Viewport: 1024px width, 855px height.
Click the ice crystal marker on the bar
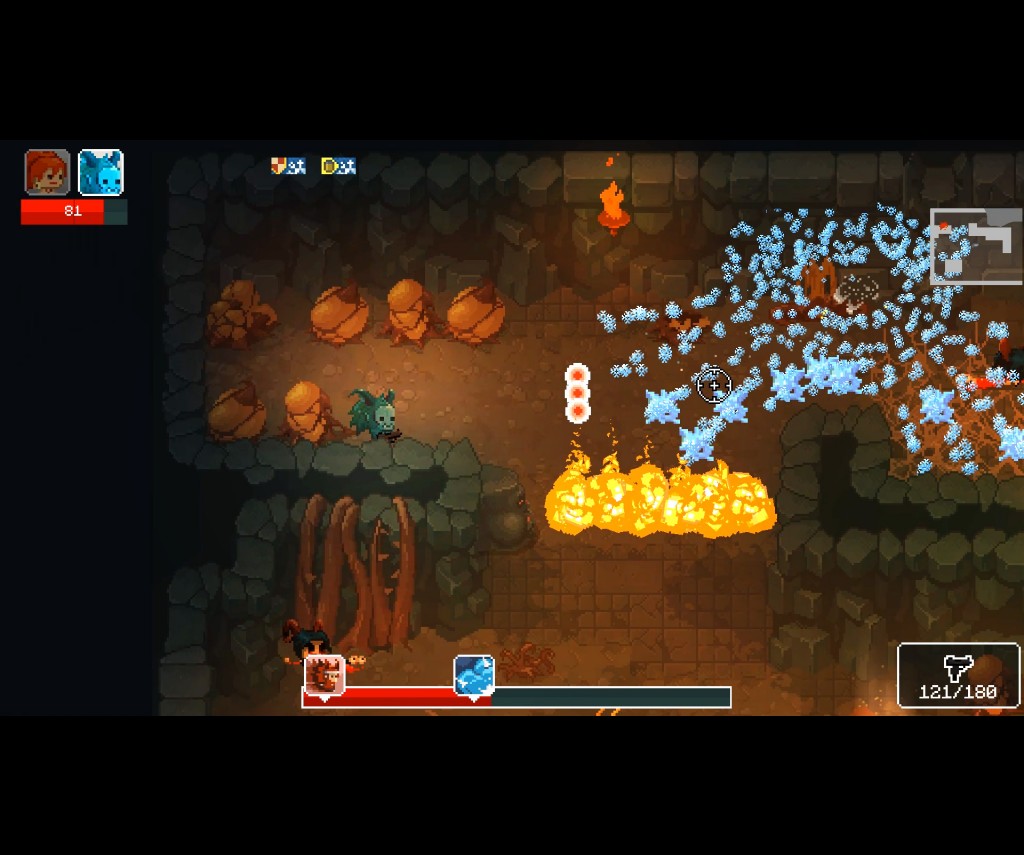coord(474,675)
